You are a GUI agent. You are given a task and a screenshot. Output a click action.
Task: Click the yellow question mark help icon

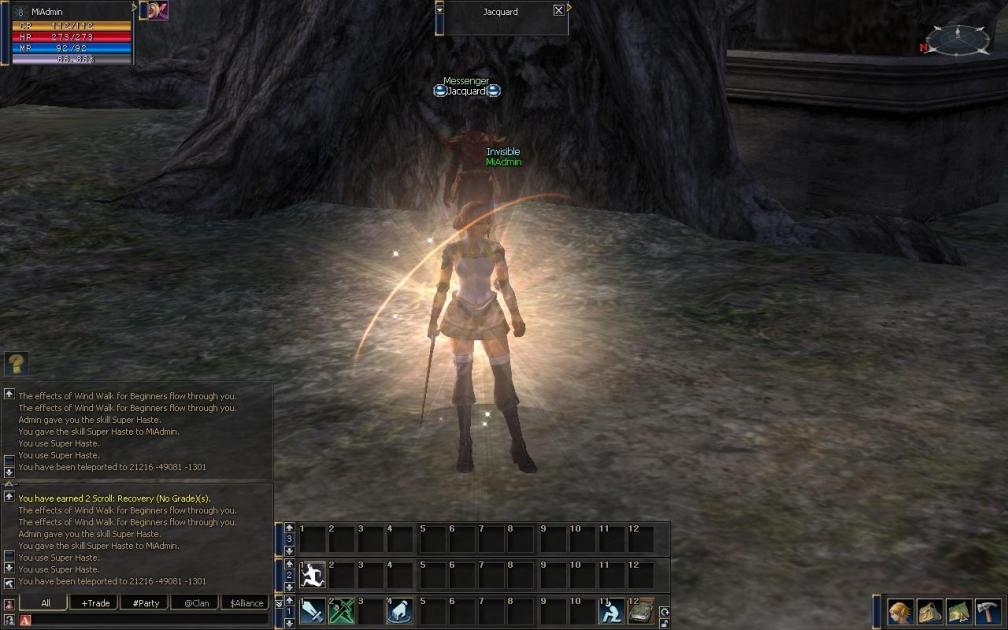[16, 363]
